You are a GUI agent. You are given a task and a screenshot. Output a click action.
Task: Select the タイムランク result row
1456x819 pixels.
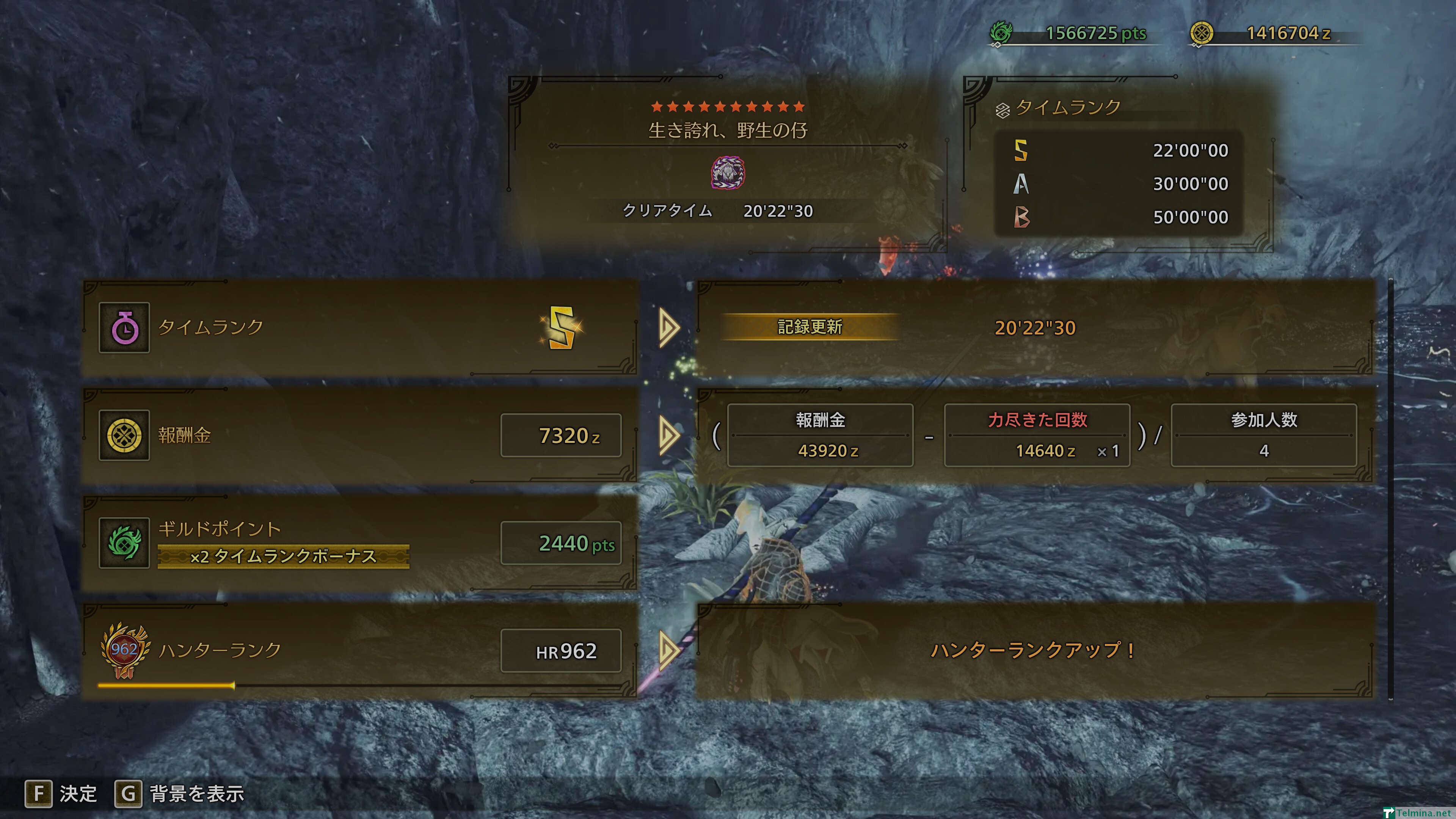pos(360,327)
